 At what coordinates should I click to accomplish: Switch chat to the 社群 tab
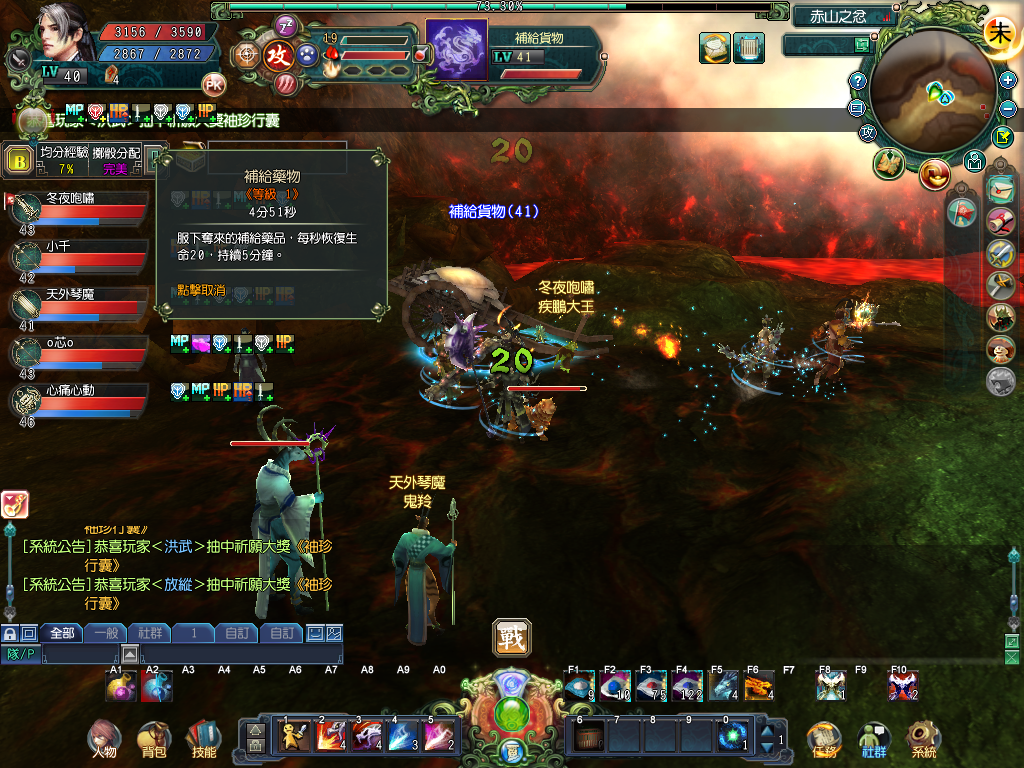(150, 633)
